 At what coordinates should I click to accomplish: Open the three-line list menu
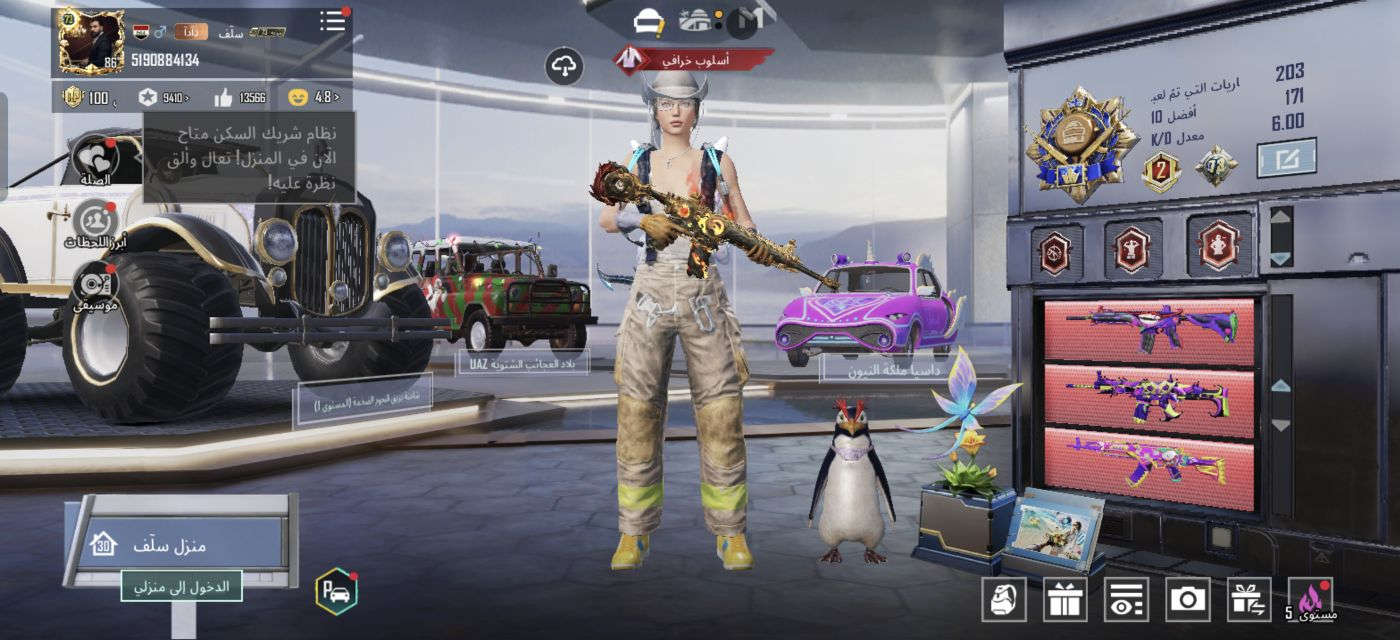(332, 22)
